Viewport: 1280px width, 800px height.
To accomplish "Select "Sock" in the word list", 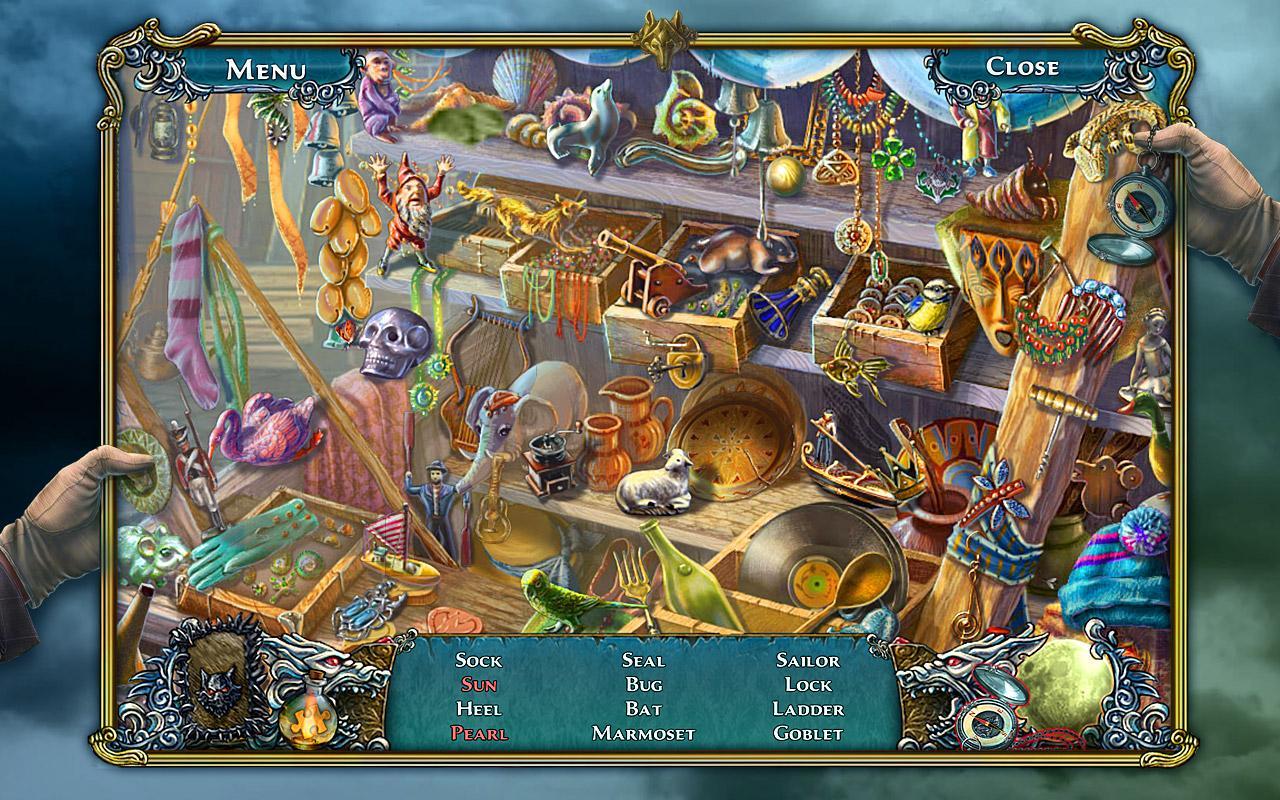I will point(481,662).
